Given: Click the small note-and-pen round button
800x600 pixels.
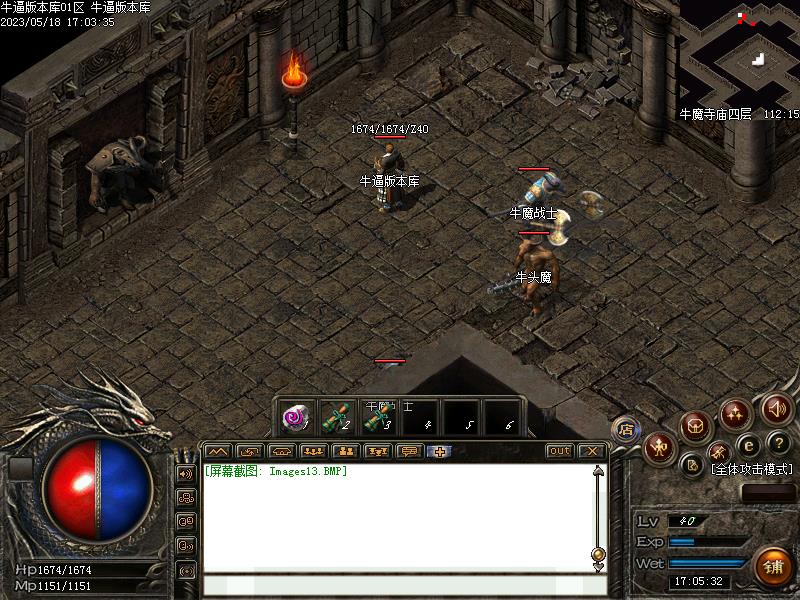Looking at the screenshot, I should (693, 464).
